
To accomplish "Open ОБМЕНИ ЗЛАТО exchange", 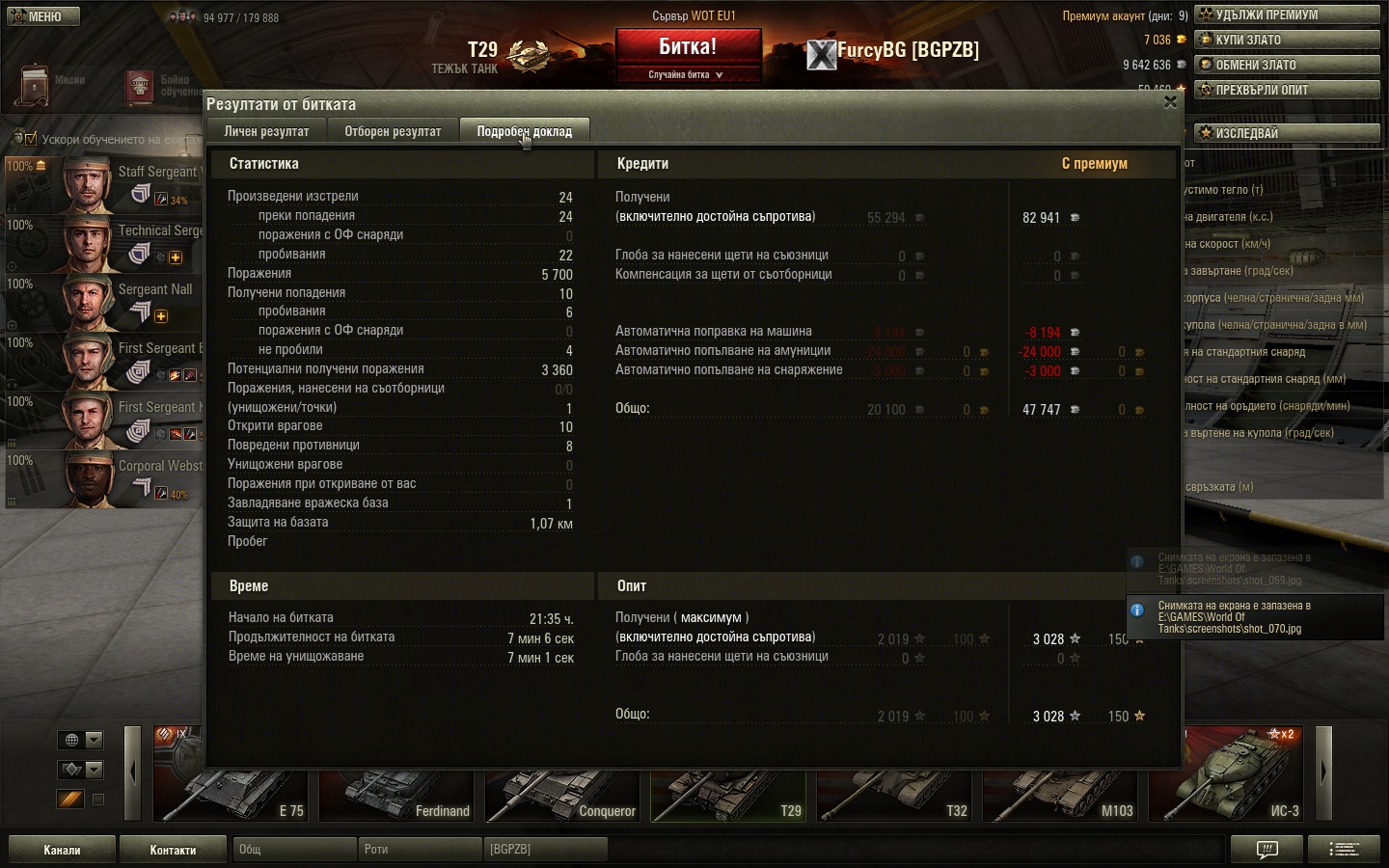I will click(x=1287, y=65).
